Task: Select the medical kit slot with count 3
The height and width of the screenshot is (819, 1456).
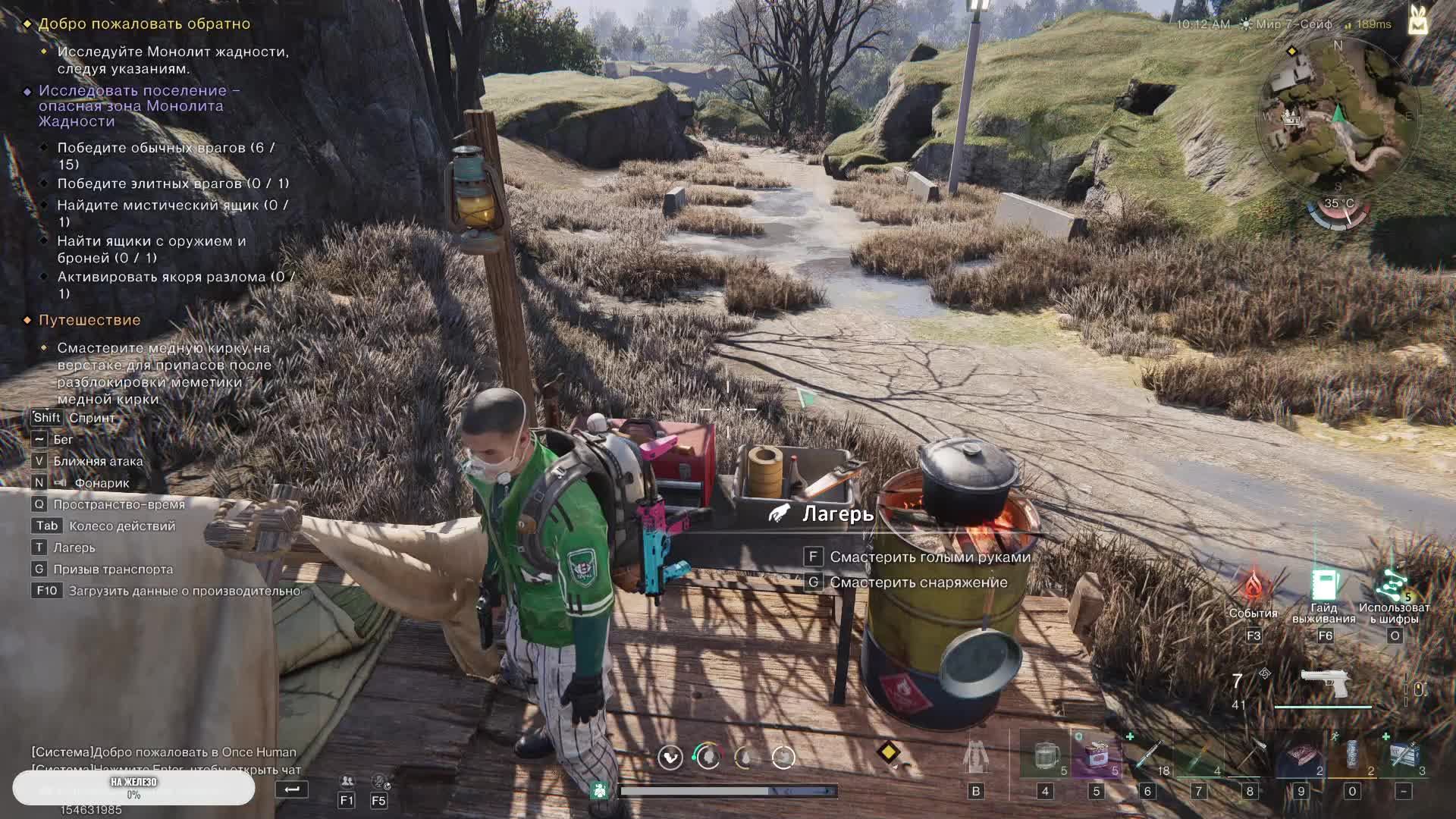Action: pos(1403,755)
